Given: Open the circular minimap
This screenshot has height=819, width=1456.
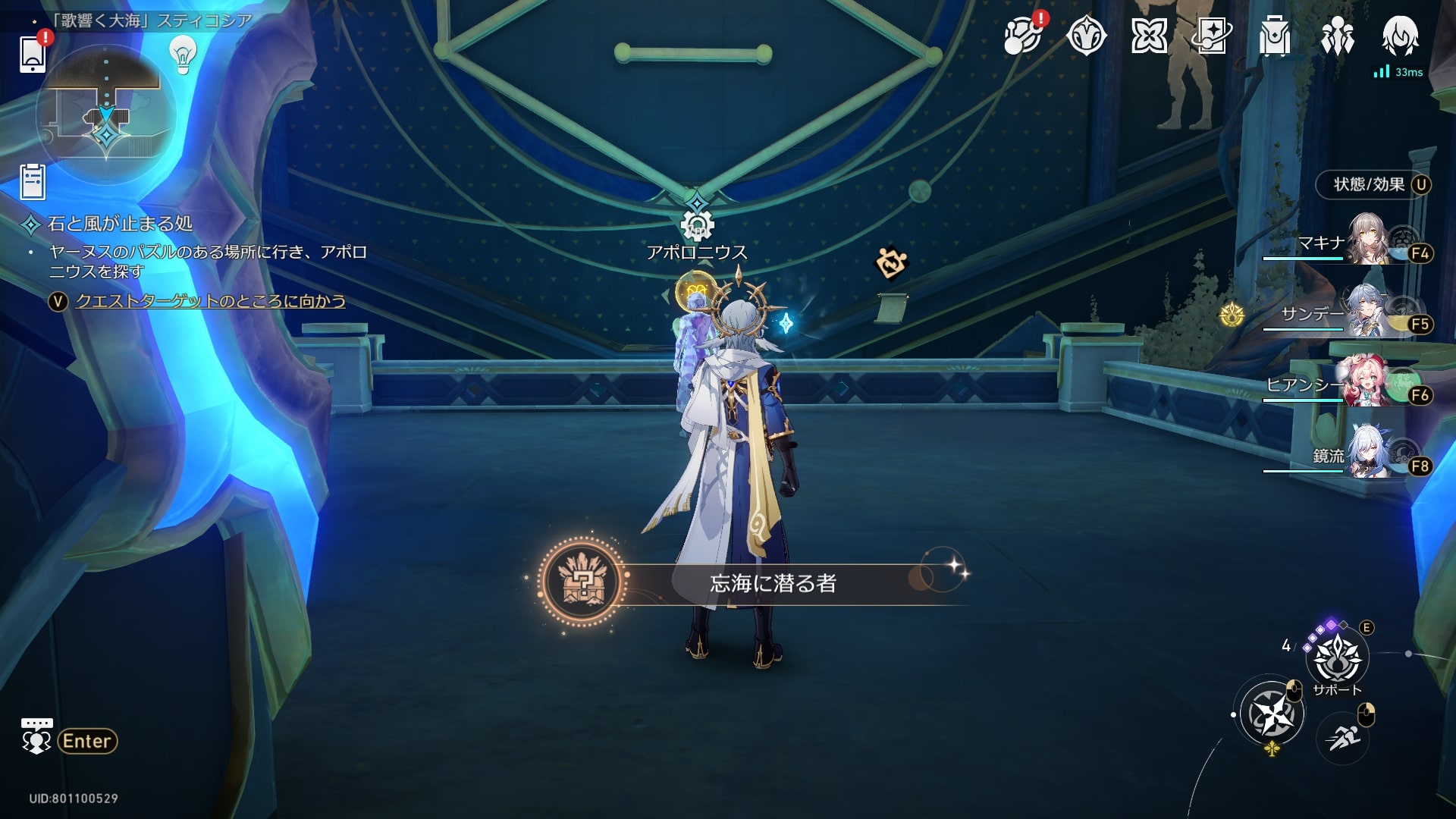Looking at the screenshot, I should [x=105, y=114].
